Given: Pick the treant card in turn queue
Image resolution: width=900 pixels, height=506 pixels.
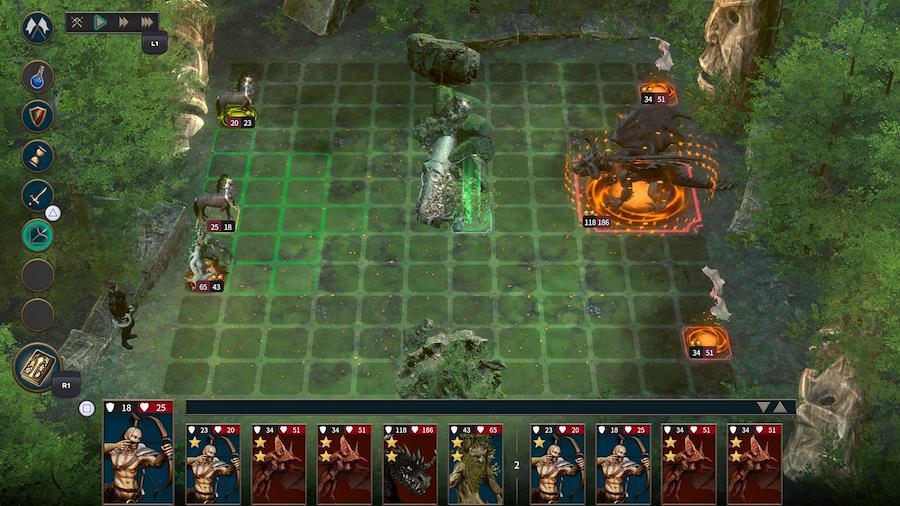Looking at the screenshot, I should tap(476, 463).
